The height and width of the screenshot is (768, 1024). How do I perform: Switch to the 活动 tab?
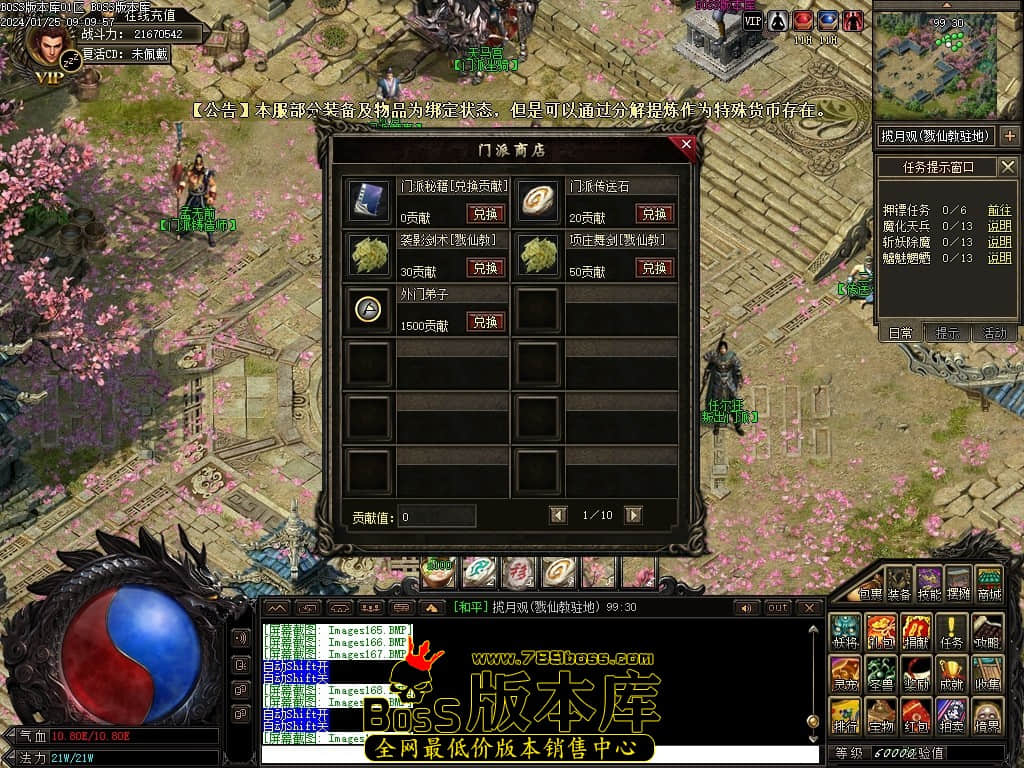pos(995,333)
